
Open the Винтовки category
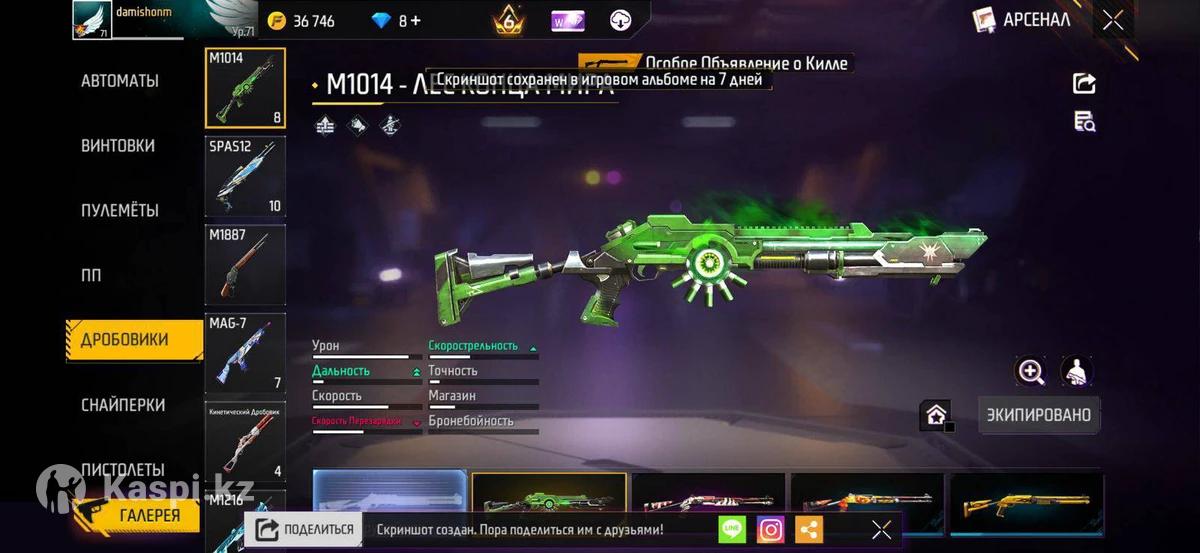coord(118,146)
